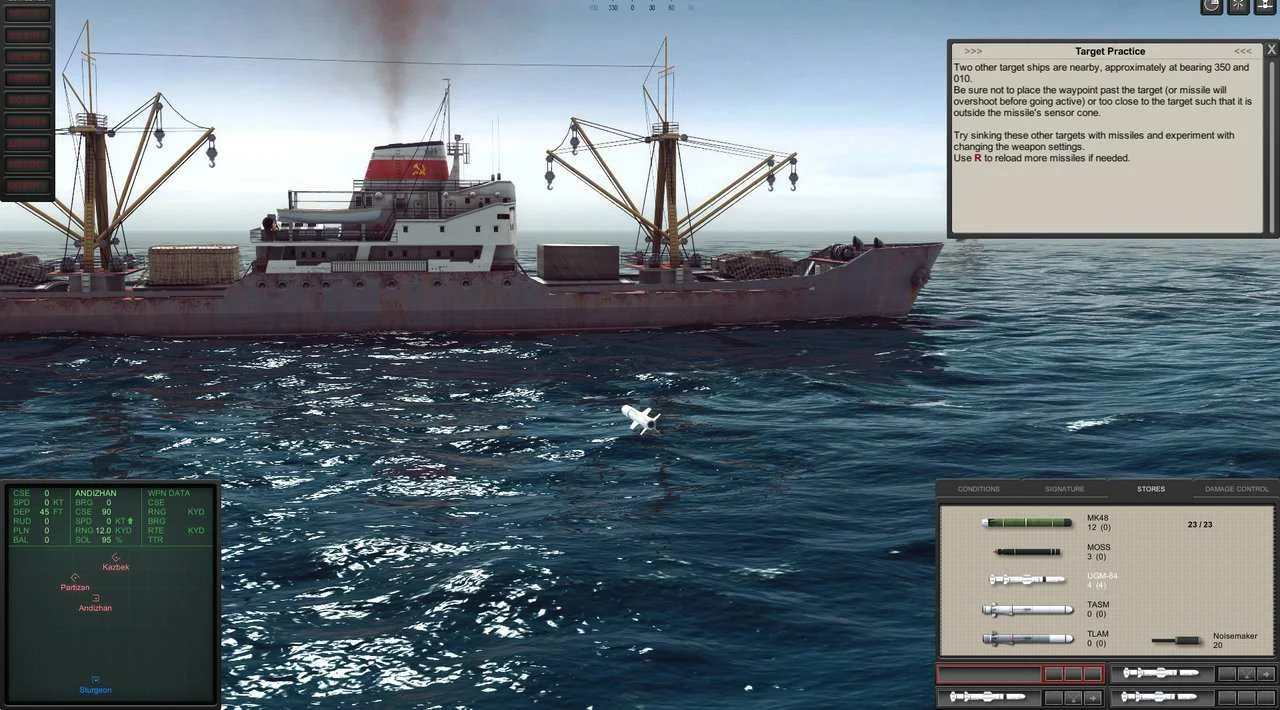The width and height of the screenshot is (1280, 710).
Task: Click the clock dial icon at top right
Action: [1211, 6]
